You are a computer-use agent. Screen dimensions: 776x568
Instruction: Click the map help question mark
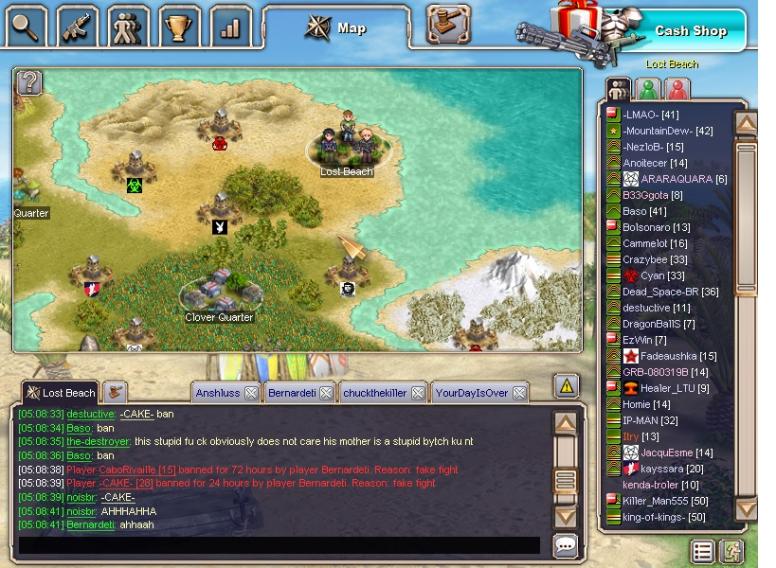[x=29, y=83]
